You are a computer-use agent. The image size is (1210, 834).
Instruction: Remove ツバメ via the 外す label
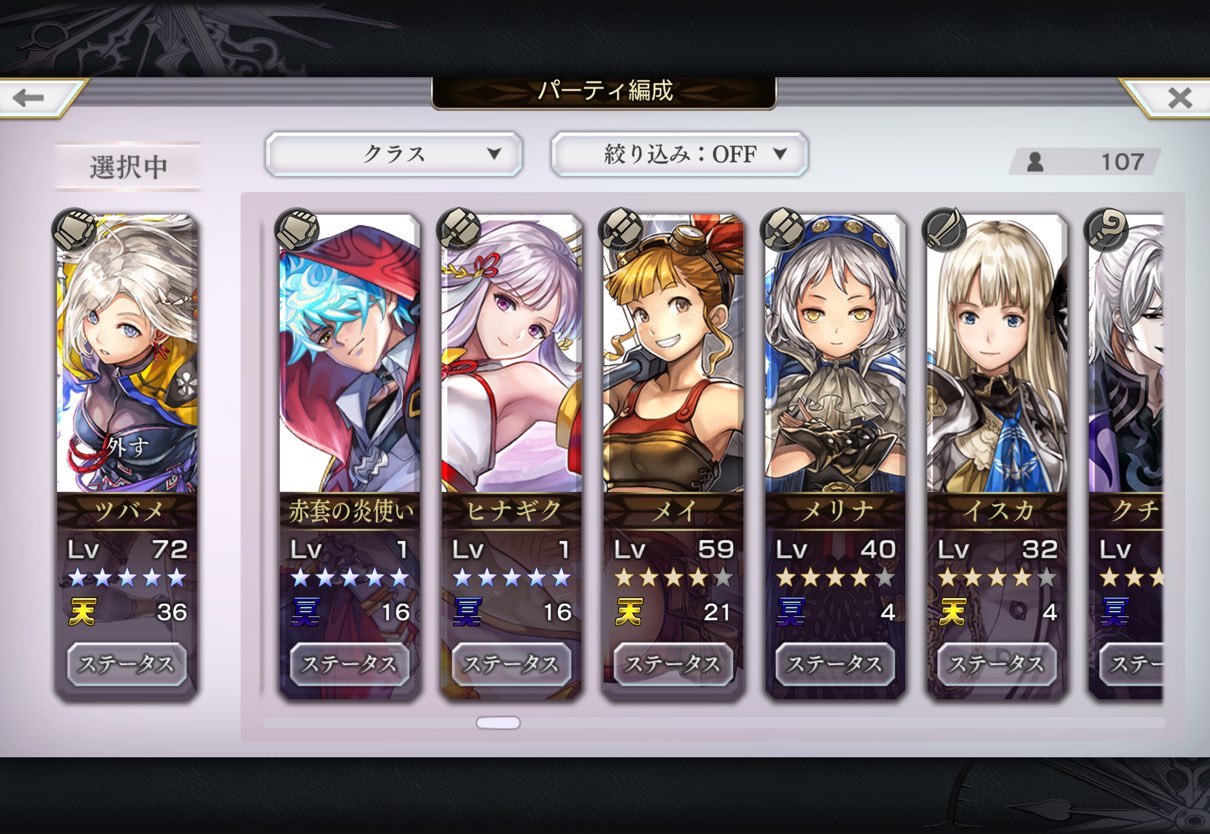127,445
